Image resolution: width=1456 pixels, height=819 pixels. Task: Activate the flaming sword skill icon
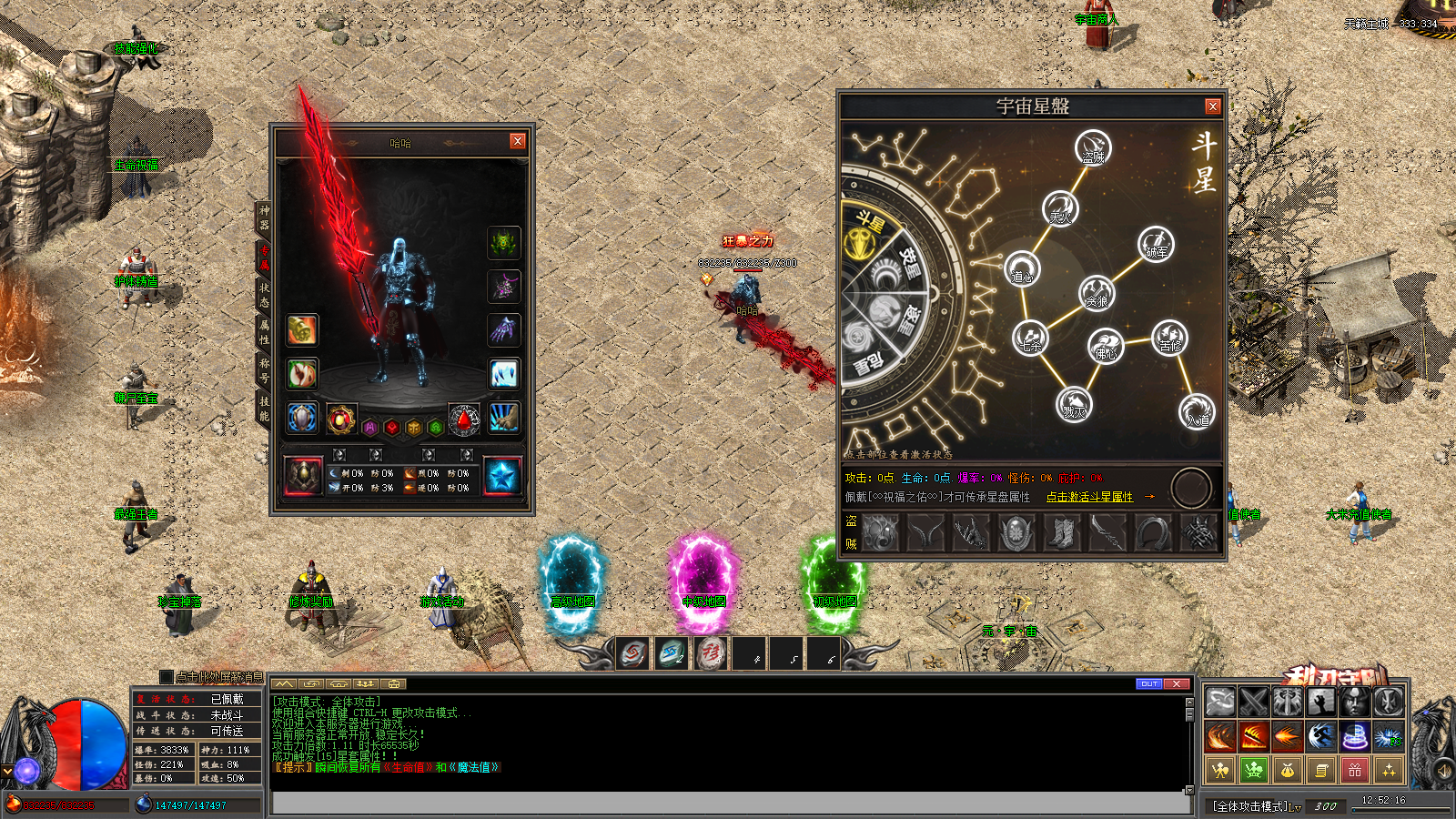point(1253,736)
